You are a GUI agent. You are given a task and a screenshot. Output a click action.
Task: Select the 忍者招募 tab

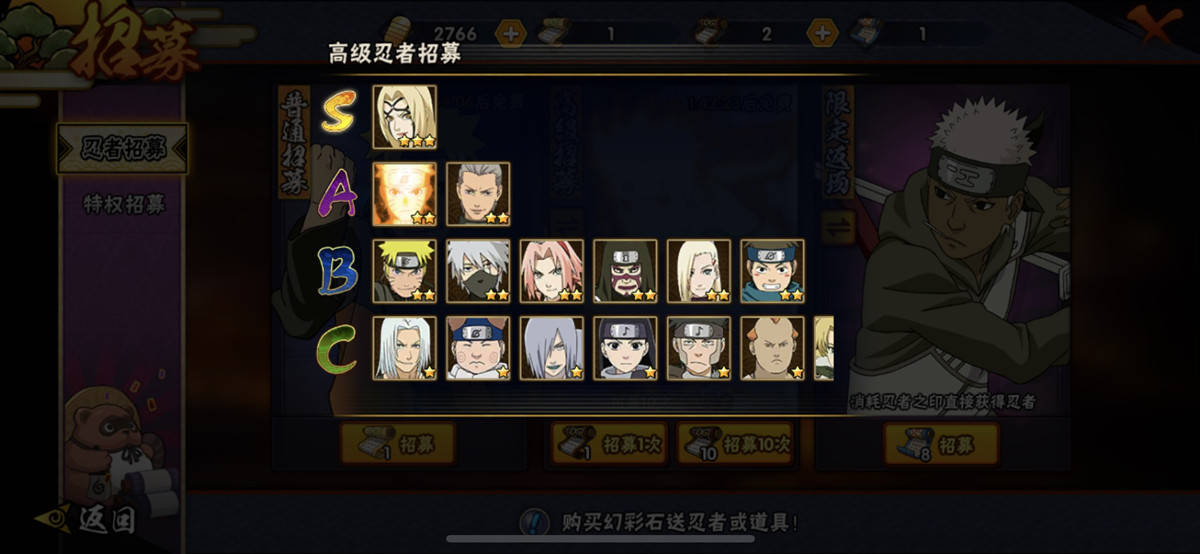click(122, 148)
